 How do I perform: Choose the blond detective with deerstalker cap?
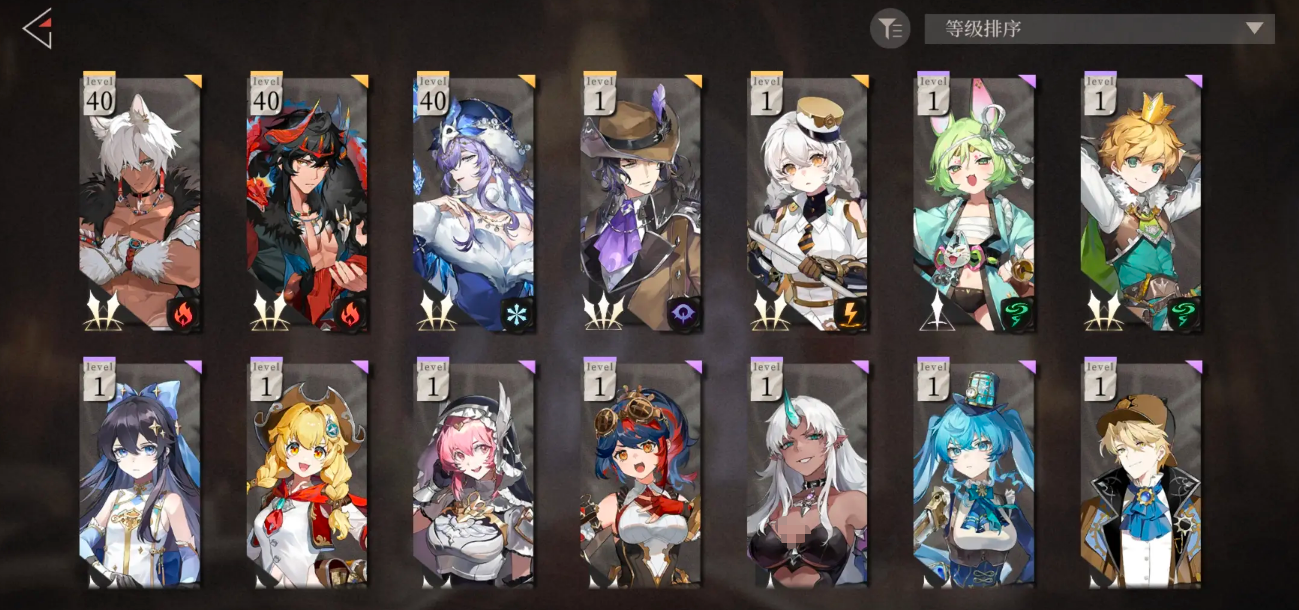(x=1142, y=475)
